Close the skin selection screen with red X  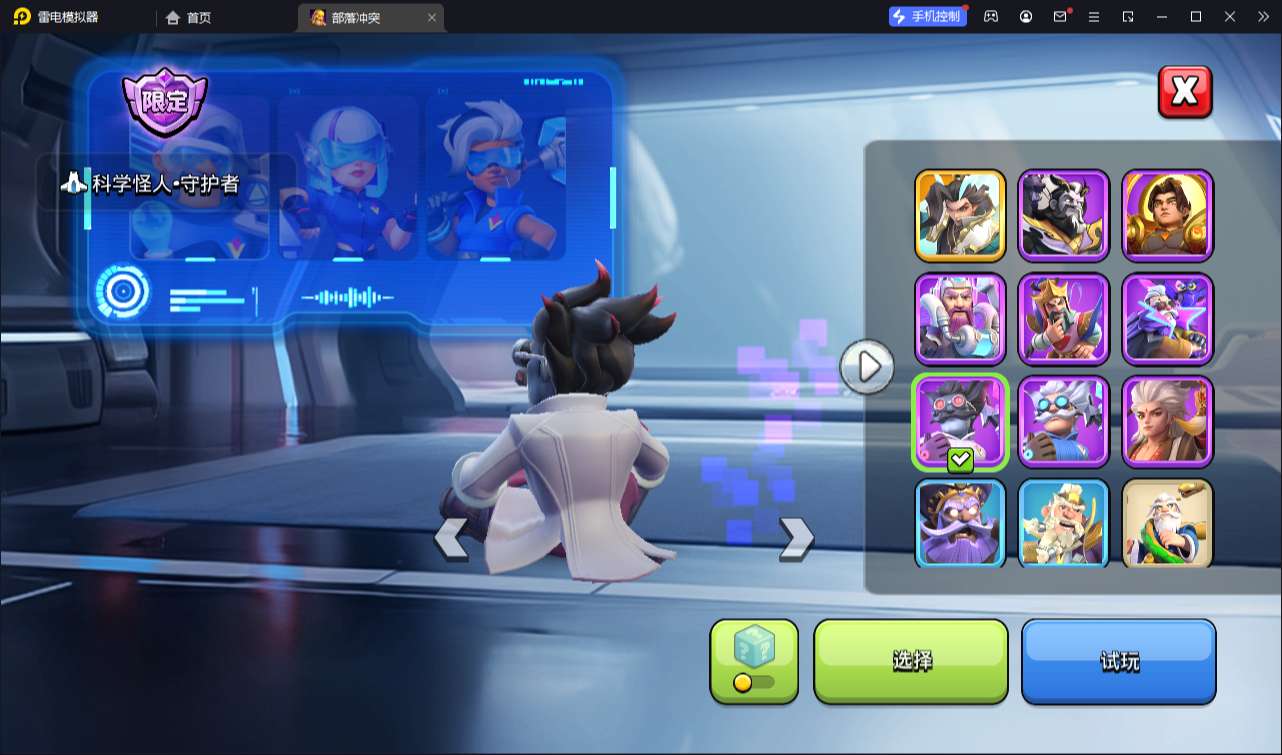pos(1185,92)
